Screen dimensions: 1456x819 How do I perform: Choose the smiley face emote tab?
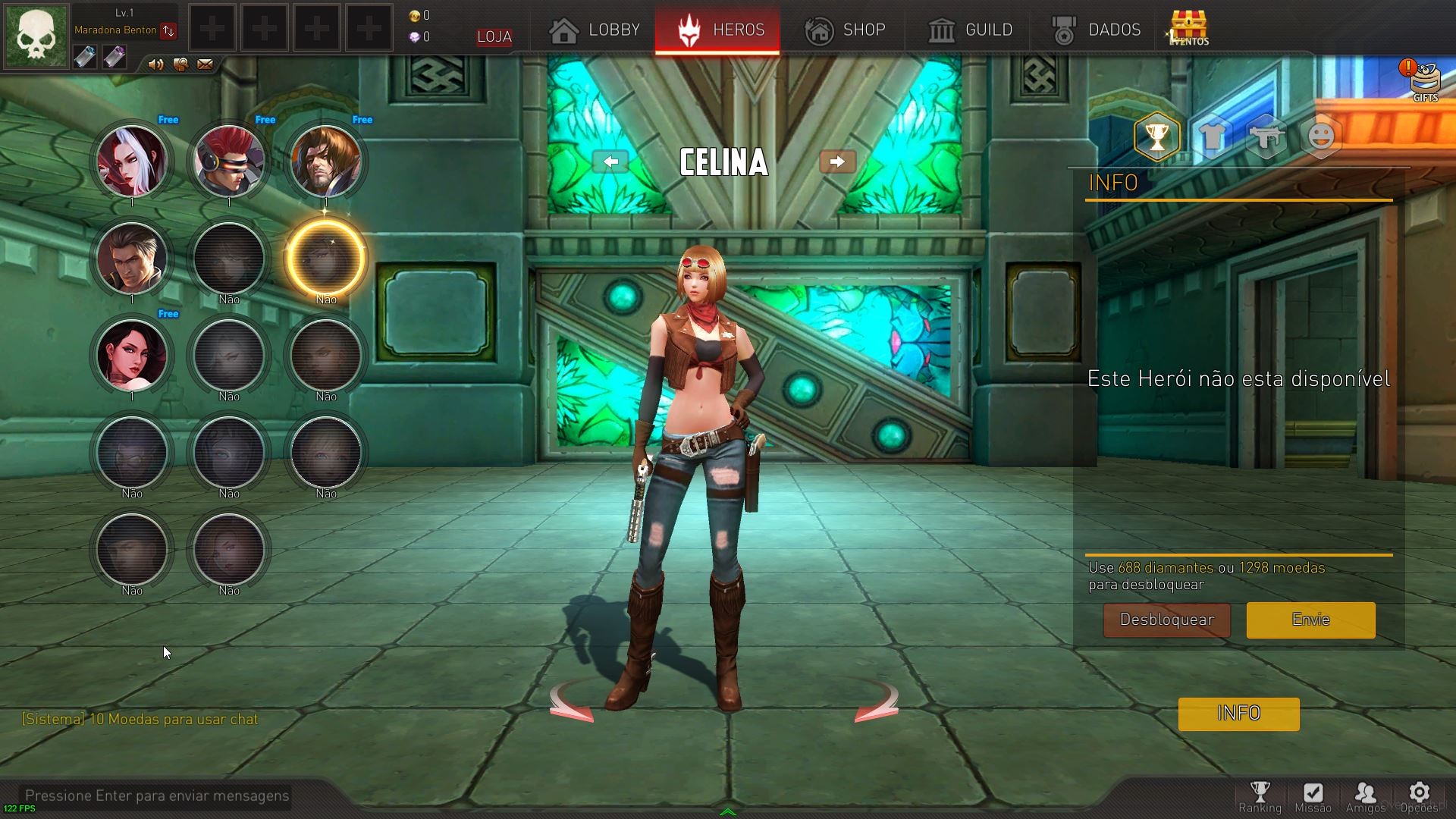(x=1321, y=136)
